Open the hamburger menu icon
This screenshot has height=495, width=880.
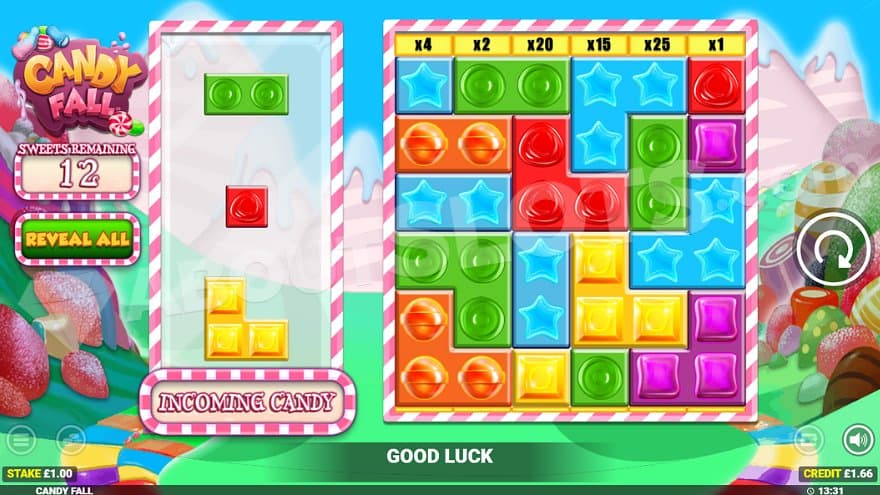[x=21, y=439]
